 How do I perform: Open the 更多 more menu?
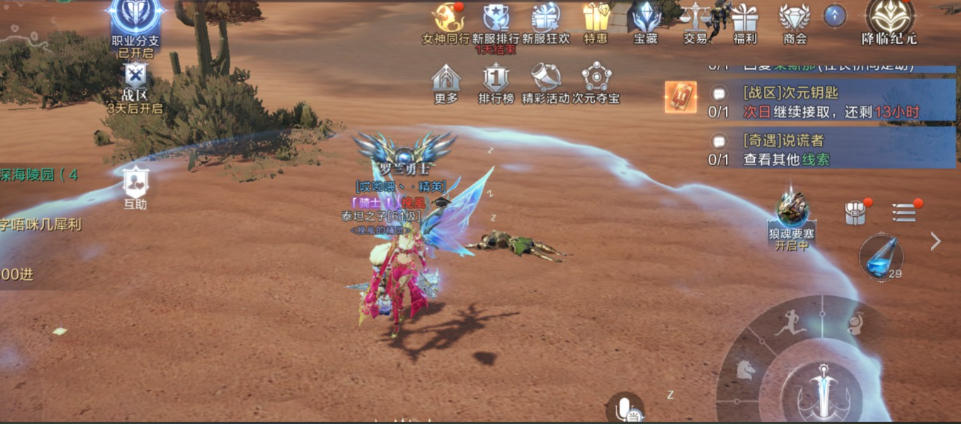tap(446, 78)
